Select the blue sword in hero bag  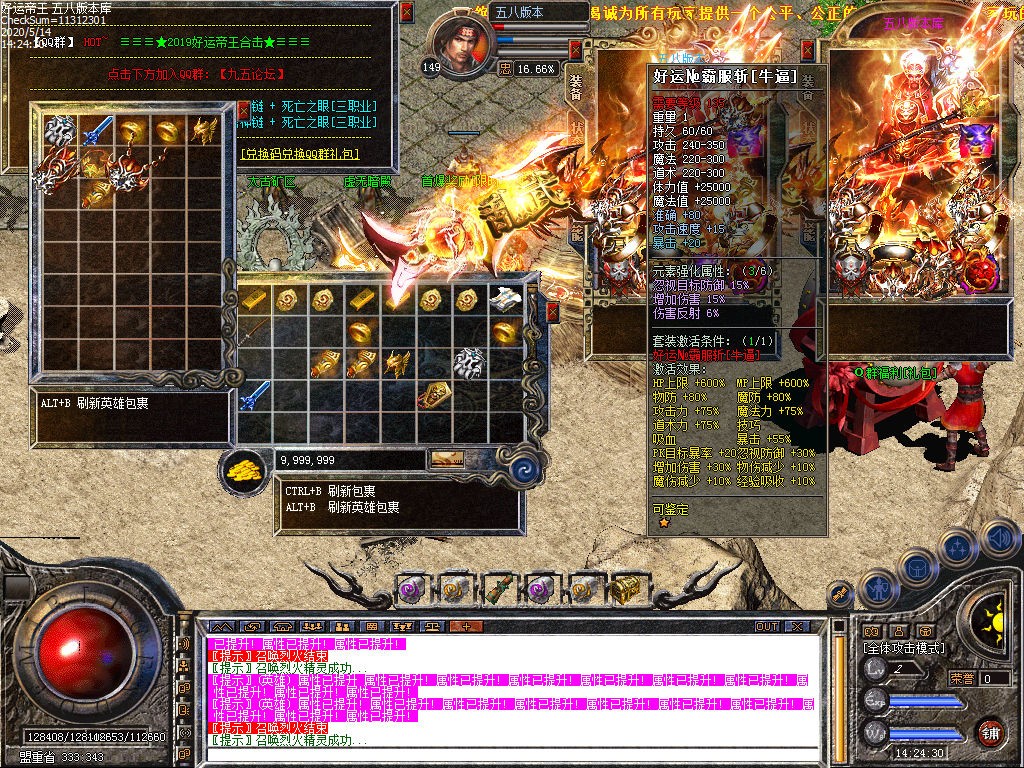coord(97,129)
